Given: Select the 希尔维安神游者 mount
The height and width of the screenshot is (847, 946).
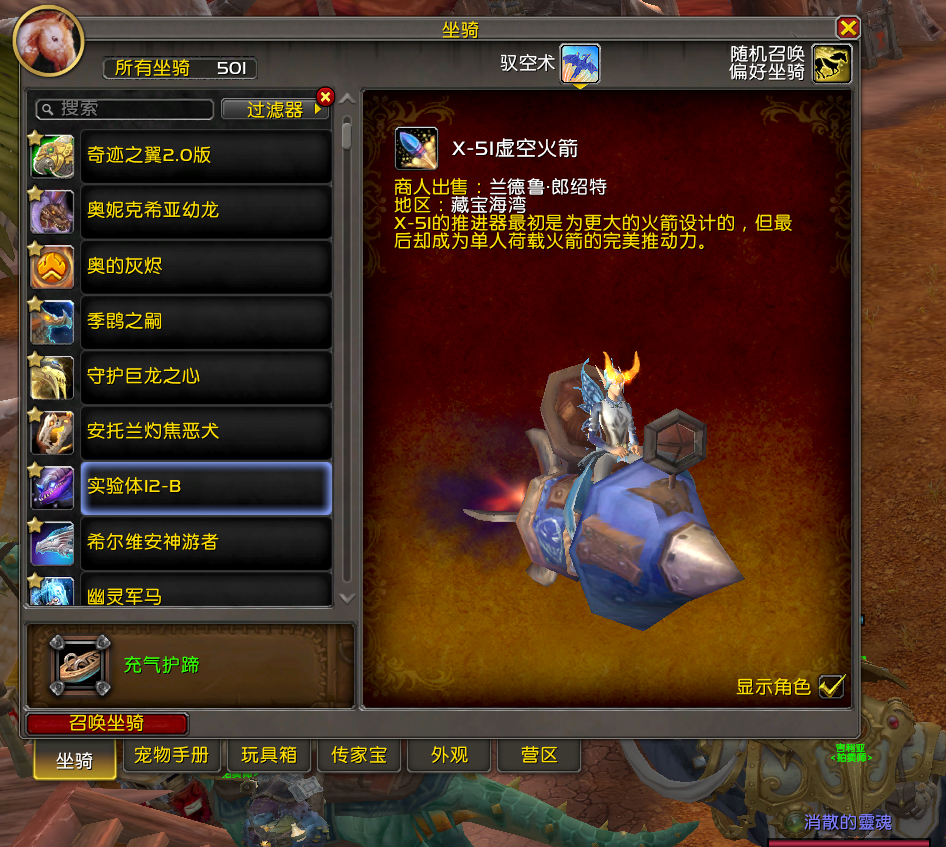Looking at the screenshot, I should 205,542.
